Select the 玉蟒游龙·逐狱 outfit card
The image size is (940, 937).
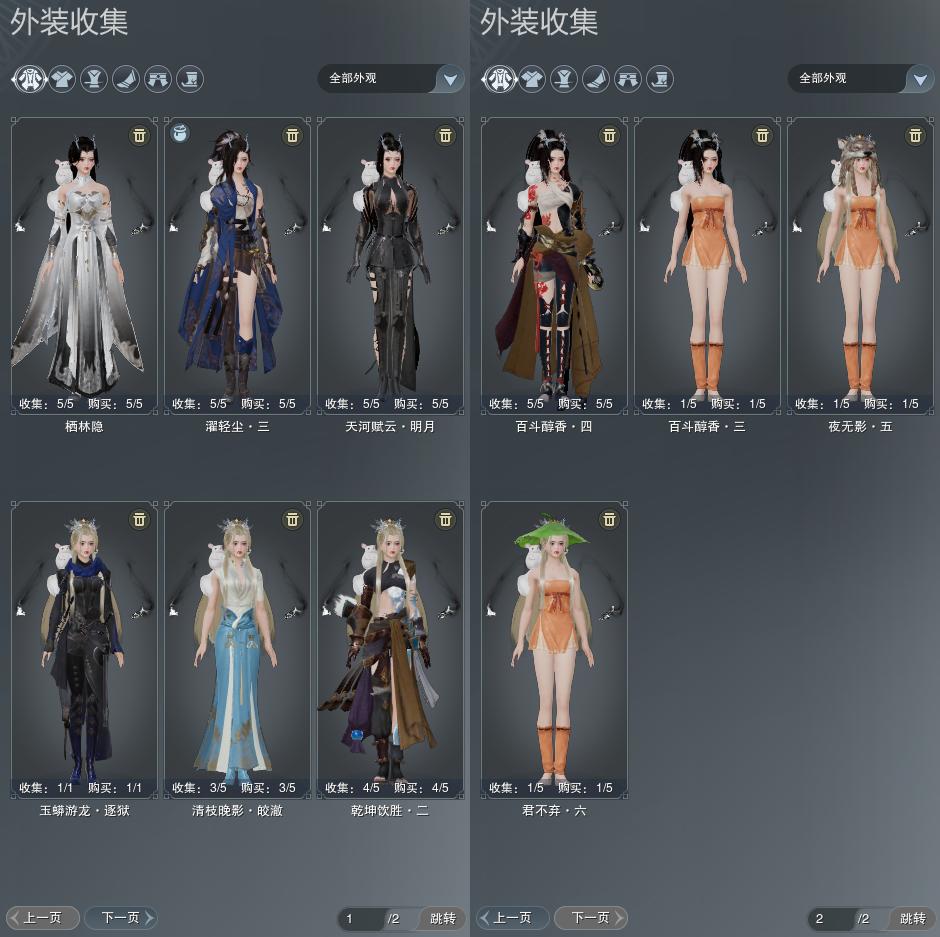pos(84,645)
